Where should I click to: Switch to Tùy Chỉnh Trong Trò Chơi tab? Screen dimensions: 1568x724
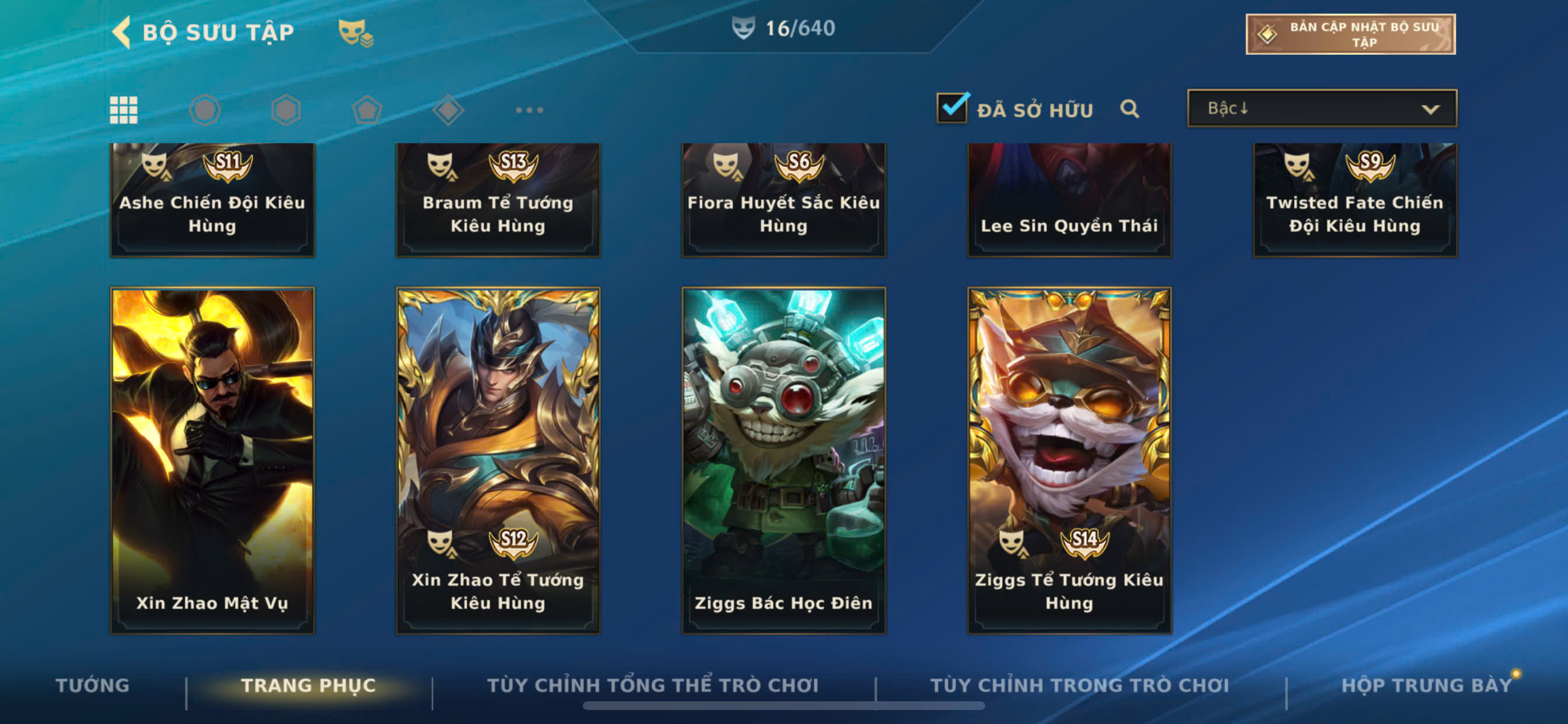click(x=1080, y=685)
